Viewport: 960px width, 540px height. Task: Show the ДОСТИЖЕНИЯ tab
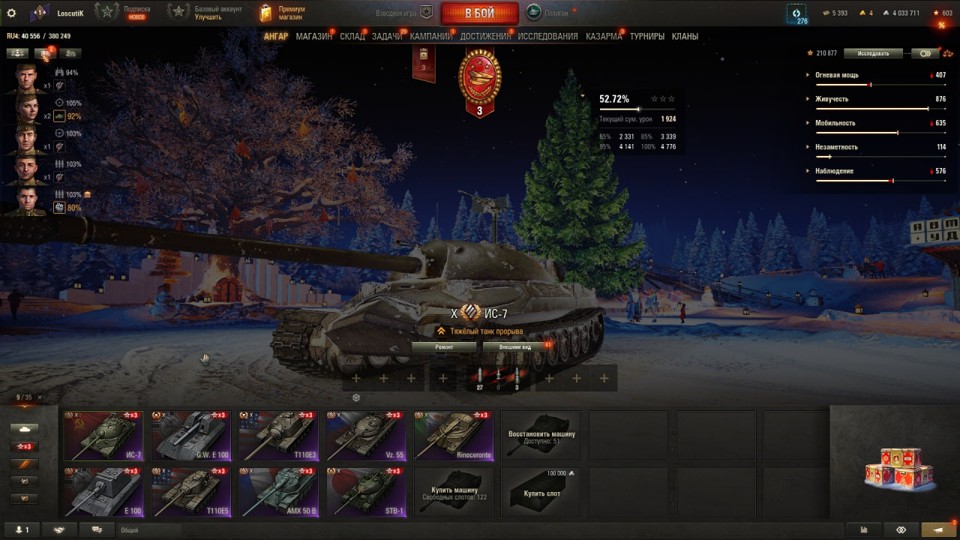tap(486, 37)
